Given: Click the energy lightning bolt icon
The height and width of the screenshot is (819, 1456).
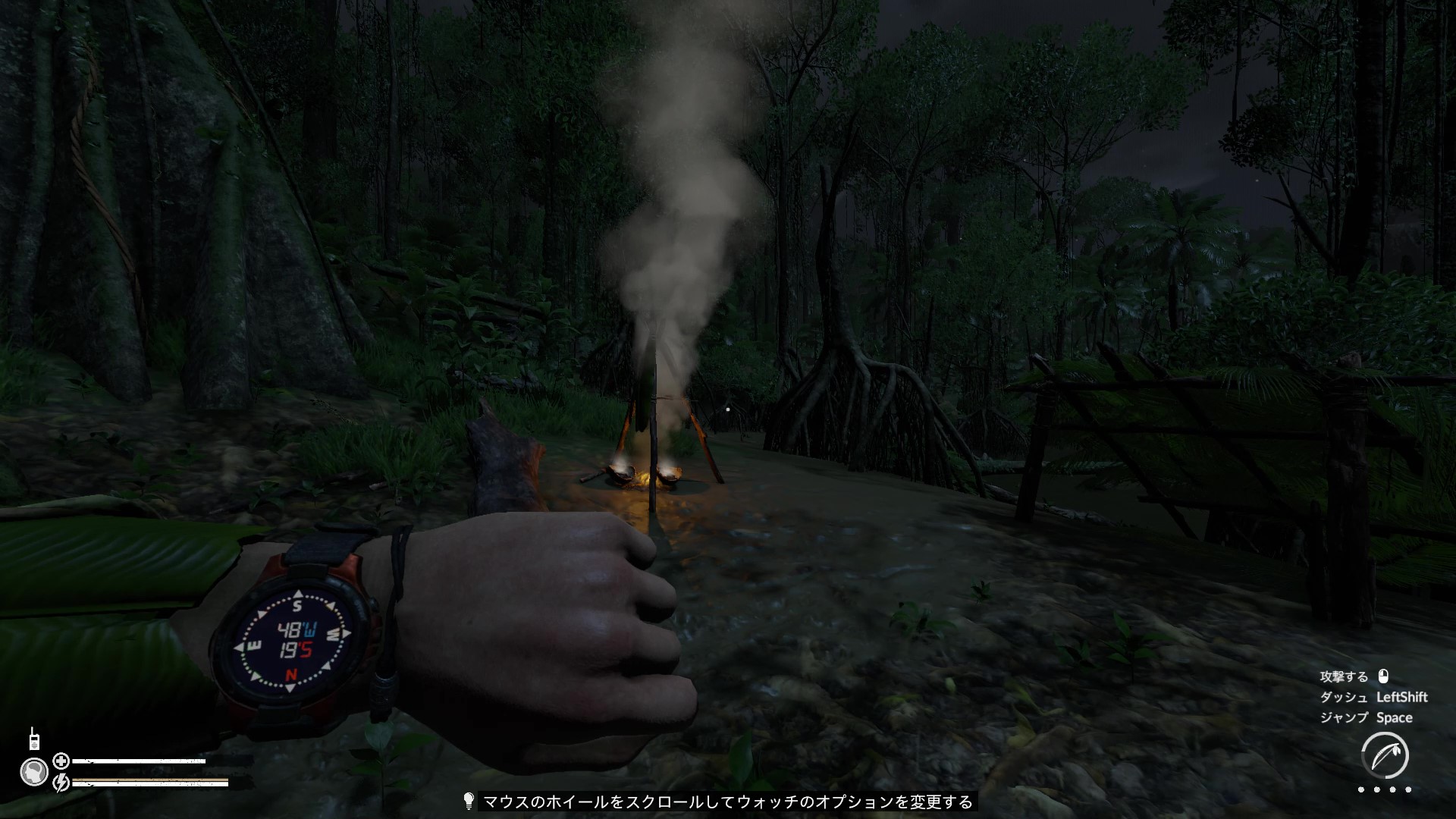Looking at the screenshot, I should tap(61, 781).
